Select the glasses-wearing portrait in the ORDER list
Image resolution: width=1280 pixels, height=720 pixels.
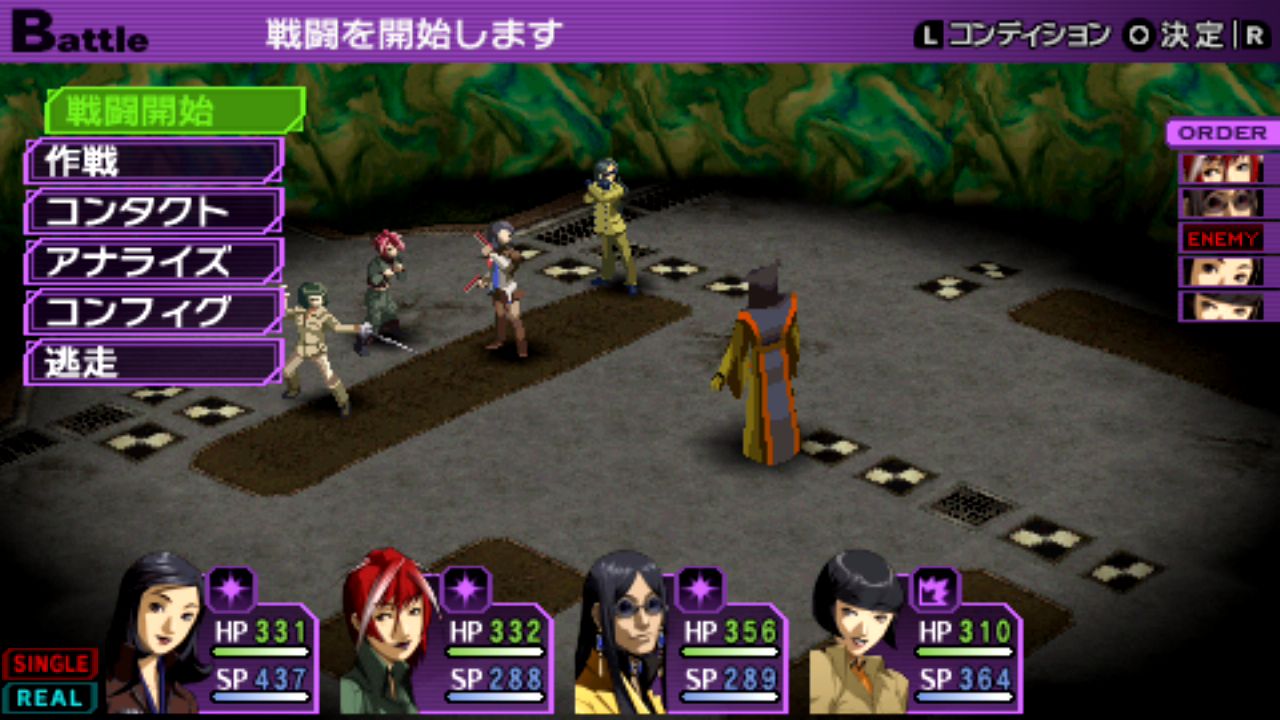pyautogui.click(x=1223, y=203)
